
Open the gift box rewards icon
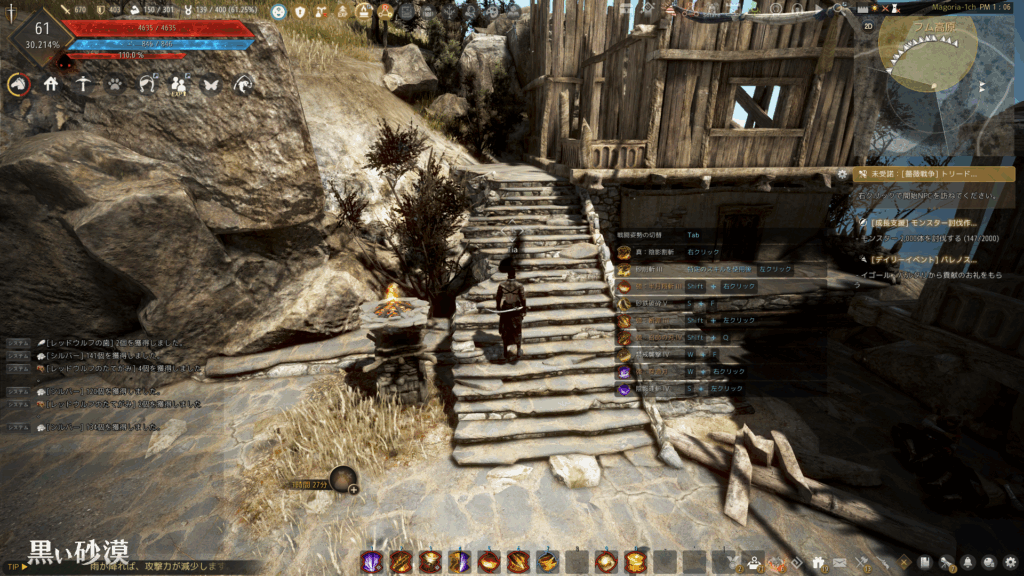coord(818,562)
